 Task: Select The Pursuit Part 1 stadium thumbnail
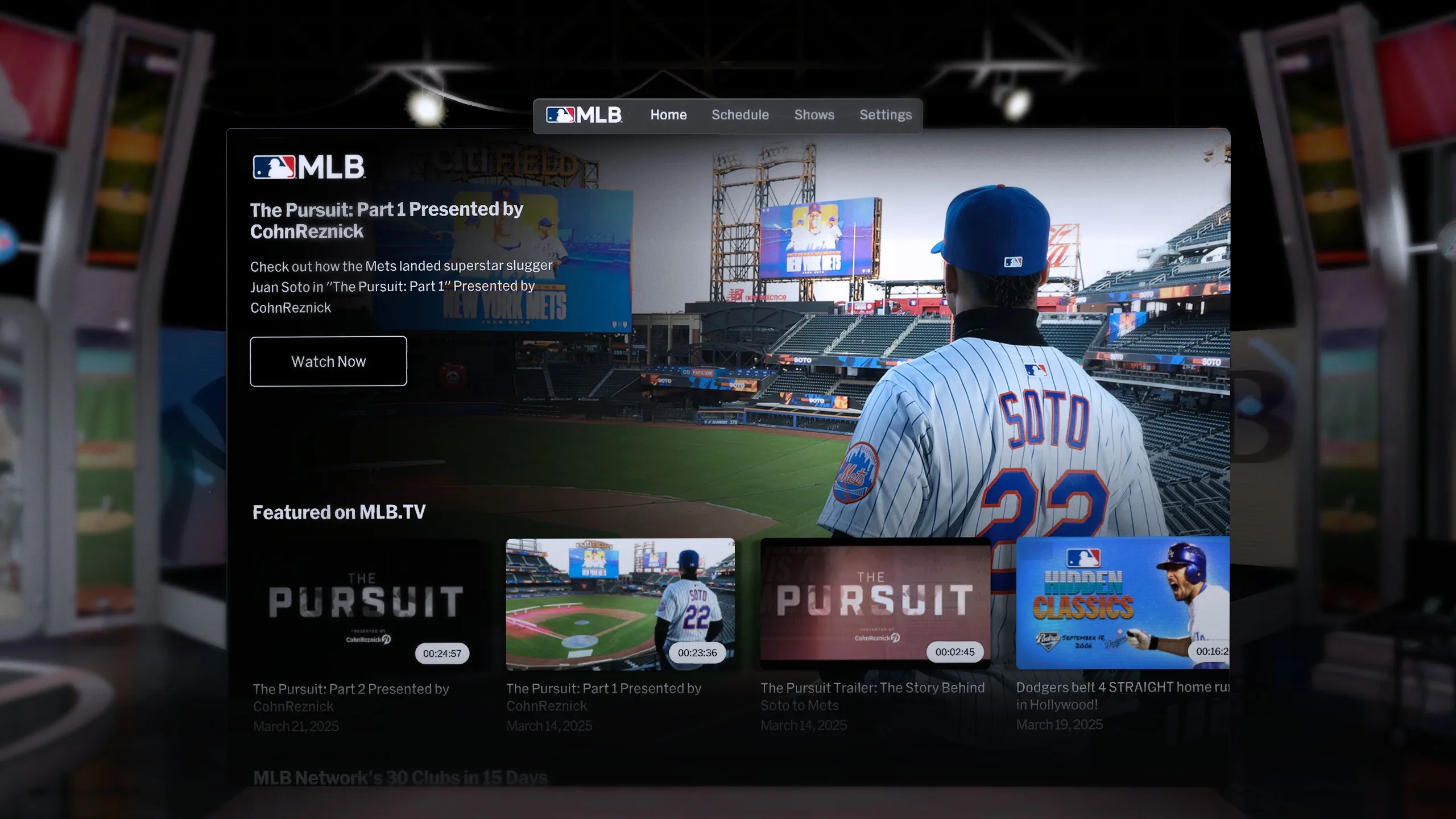coord(620,604)
